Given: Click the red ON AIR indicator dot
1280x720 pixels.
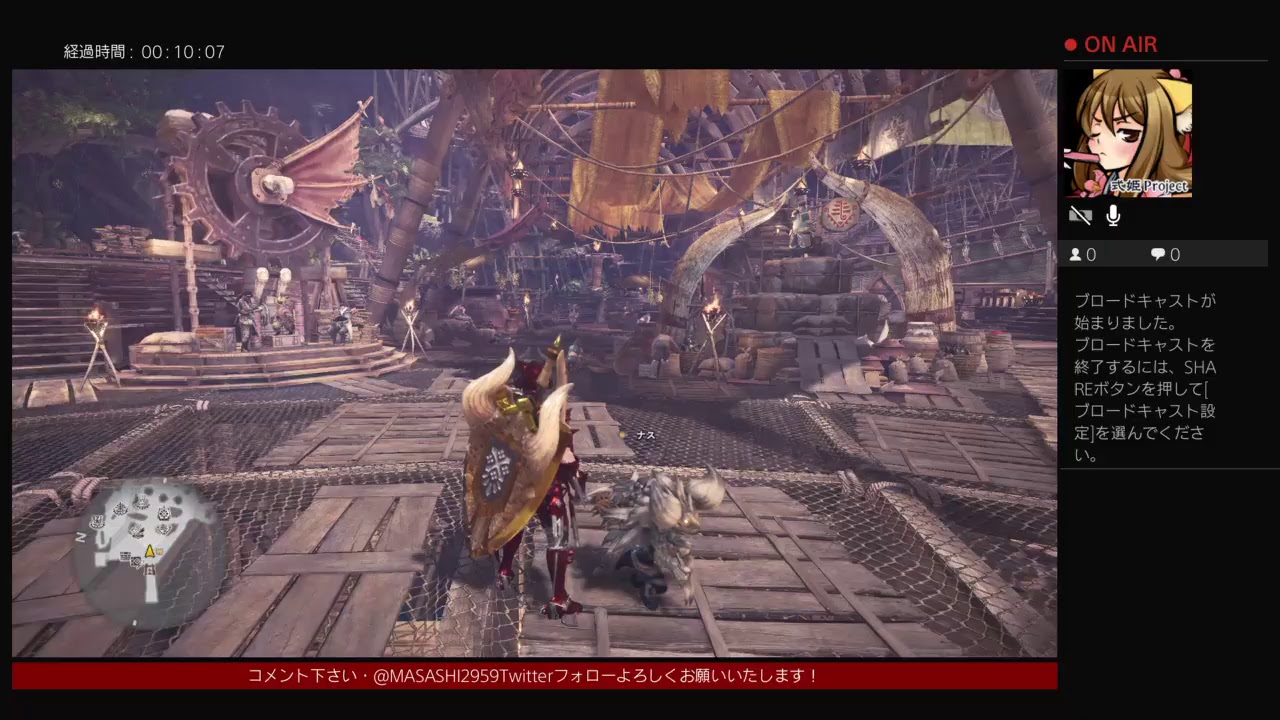Looking at the screenshot, I should tap(1069, 44).
